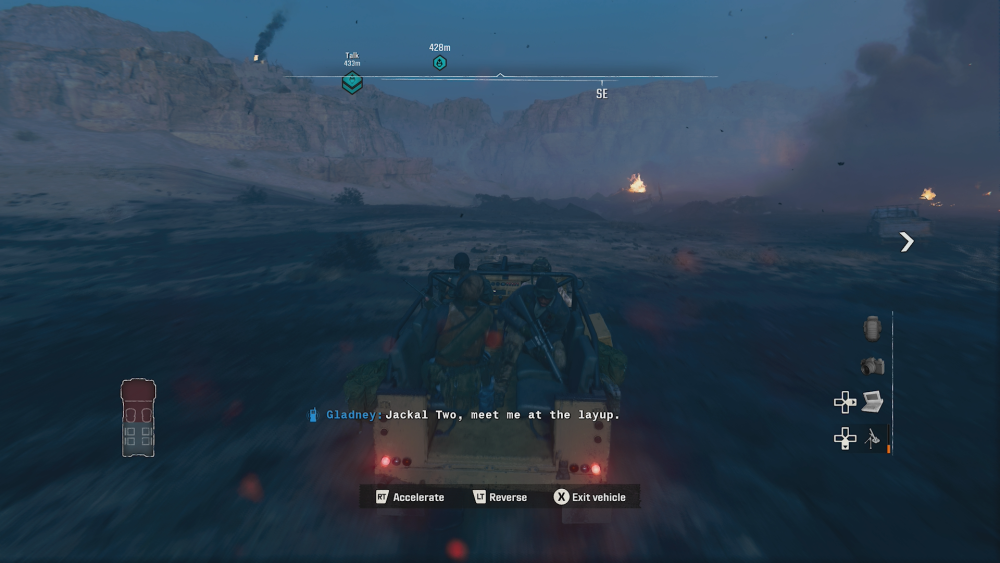This screenshot has height=563, width=1000.
Task: Activate the mortar strike icon
Action: click(873, 437)
